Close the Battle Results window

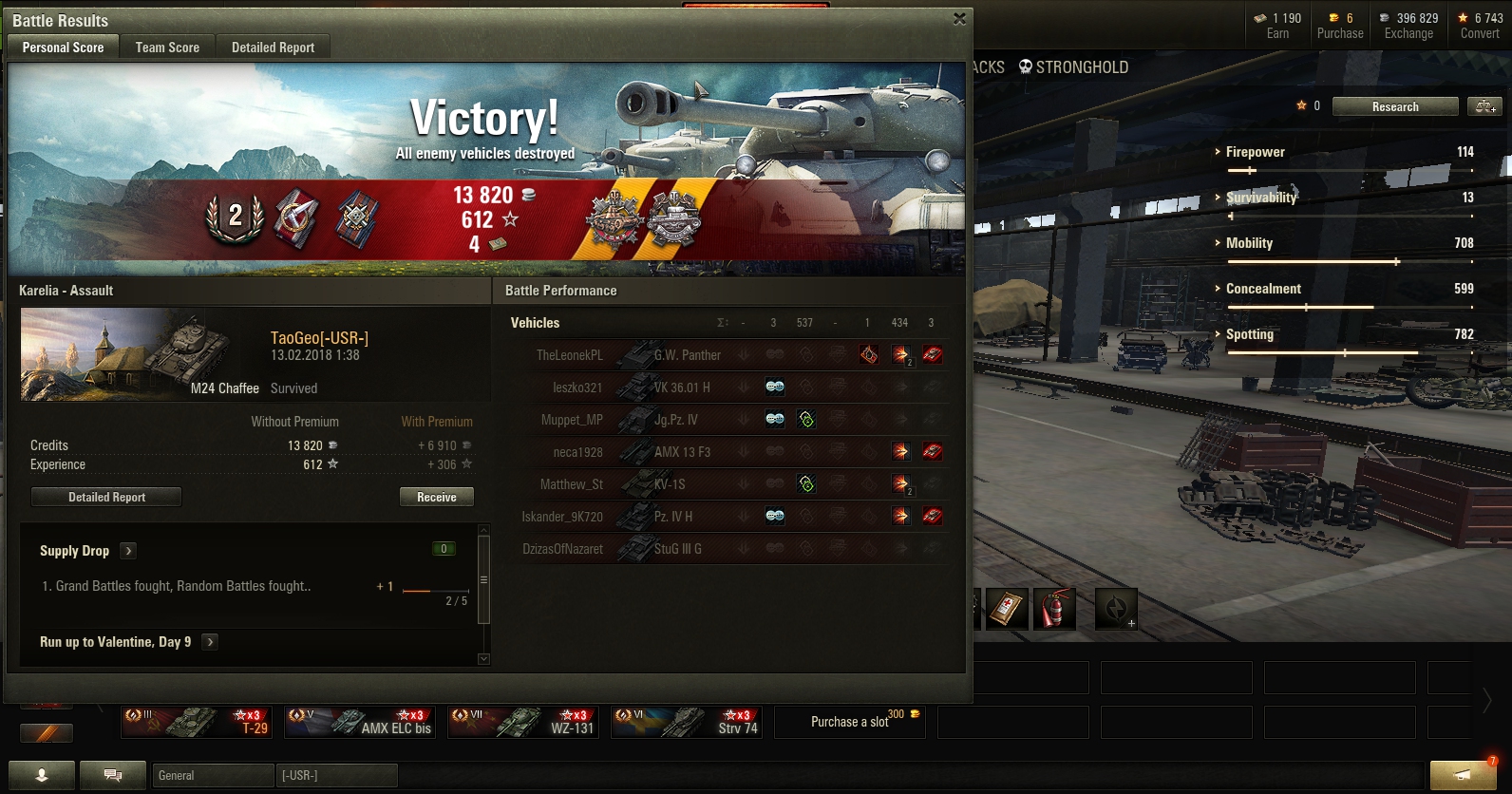point(959,18)
